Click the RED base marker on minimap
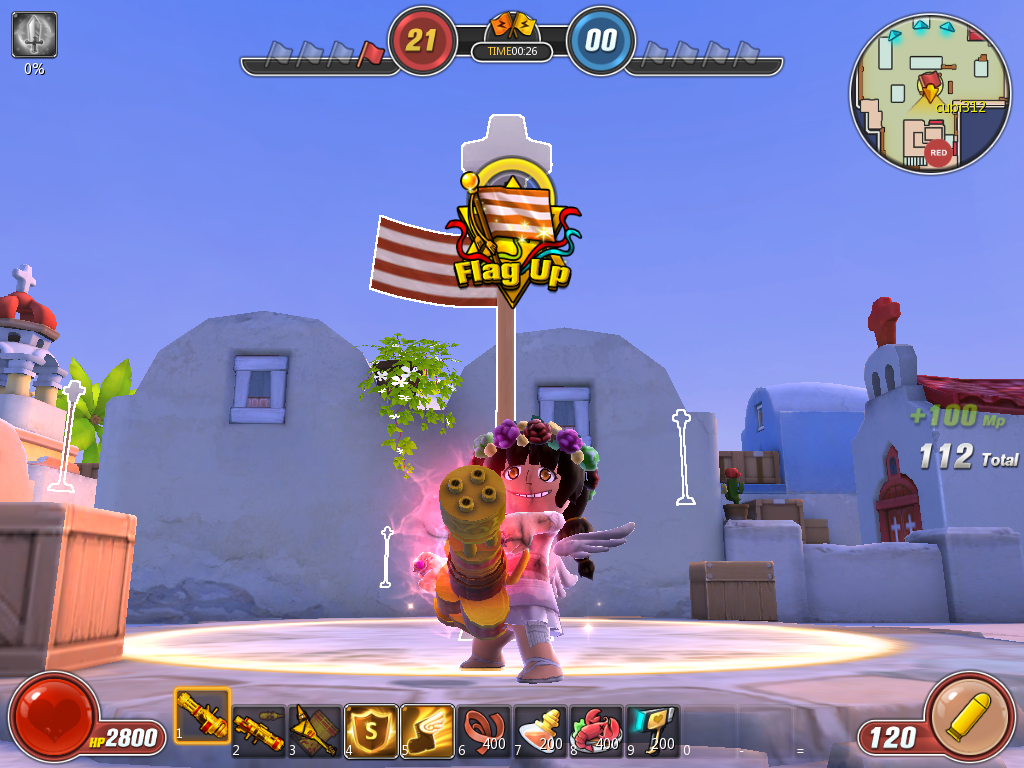Viewport: 1024px width, 768px height. [x=938, y=153]
